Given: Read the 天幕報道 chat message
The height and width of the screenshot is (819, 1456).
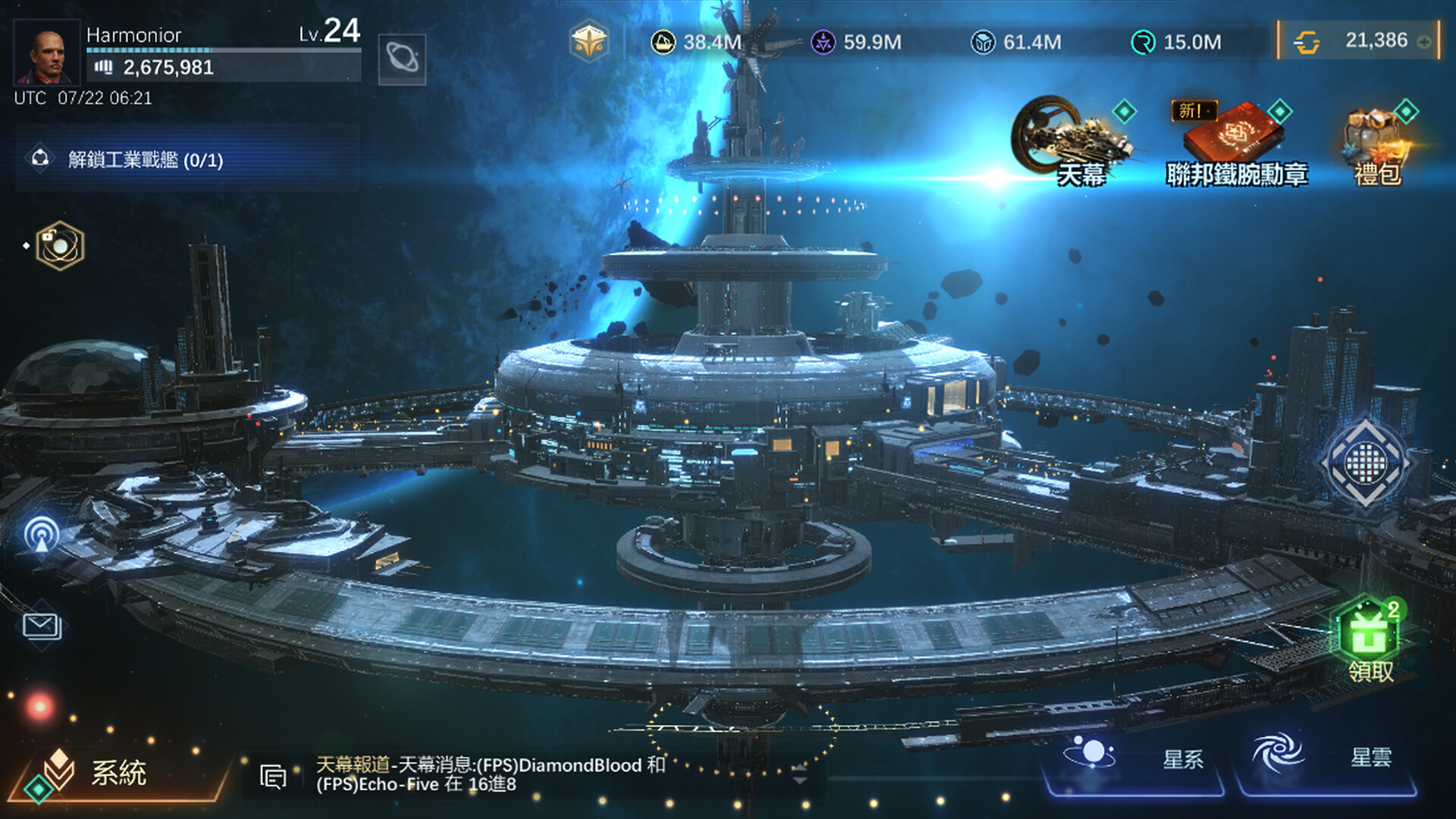Looking at the screenshot, I should pos(490,774).
